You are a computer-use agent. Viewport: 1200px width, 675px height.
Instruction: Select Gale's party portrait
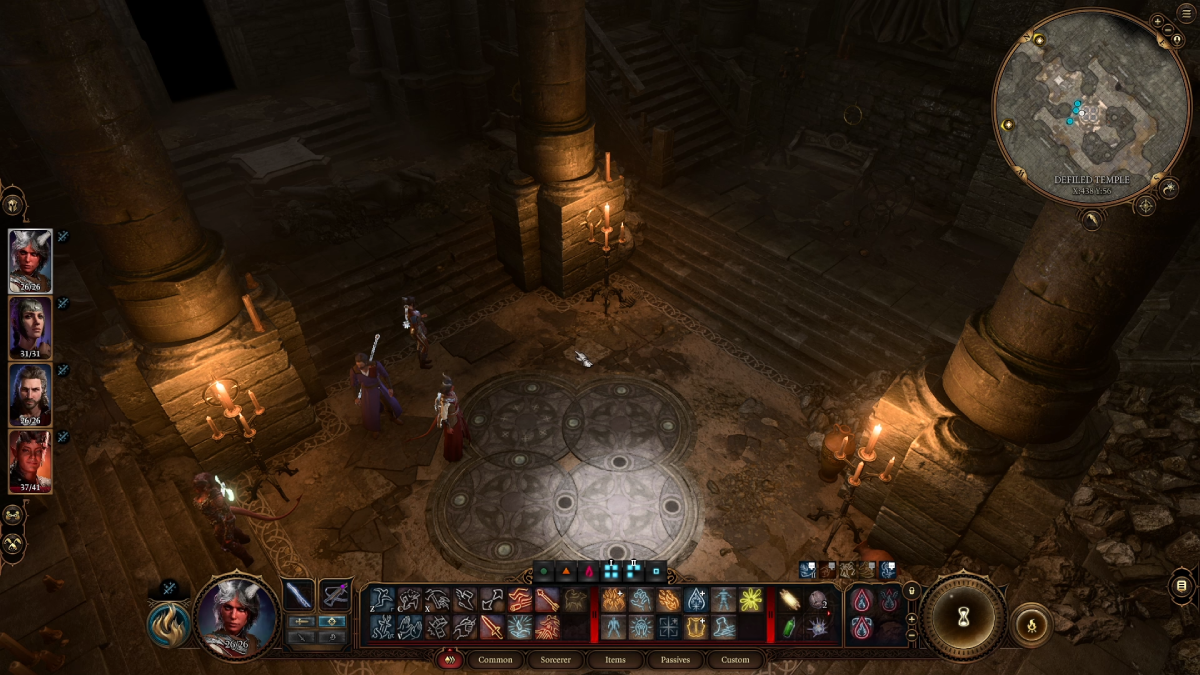coord(30,394)
